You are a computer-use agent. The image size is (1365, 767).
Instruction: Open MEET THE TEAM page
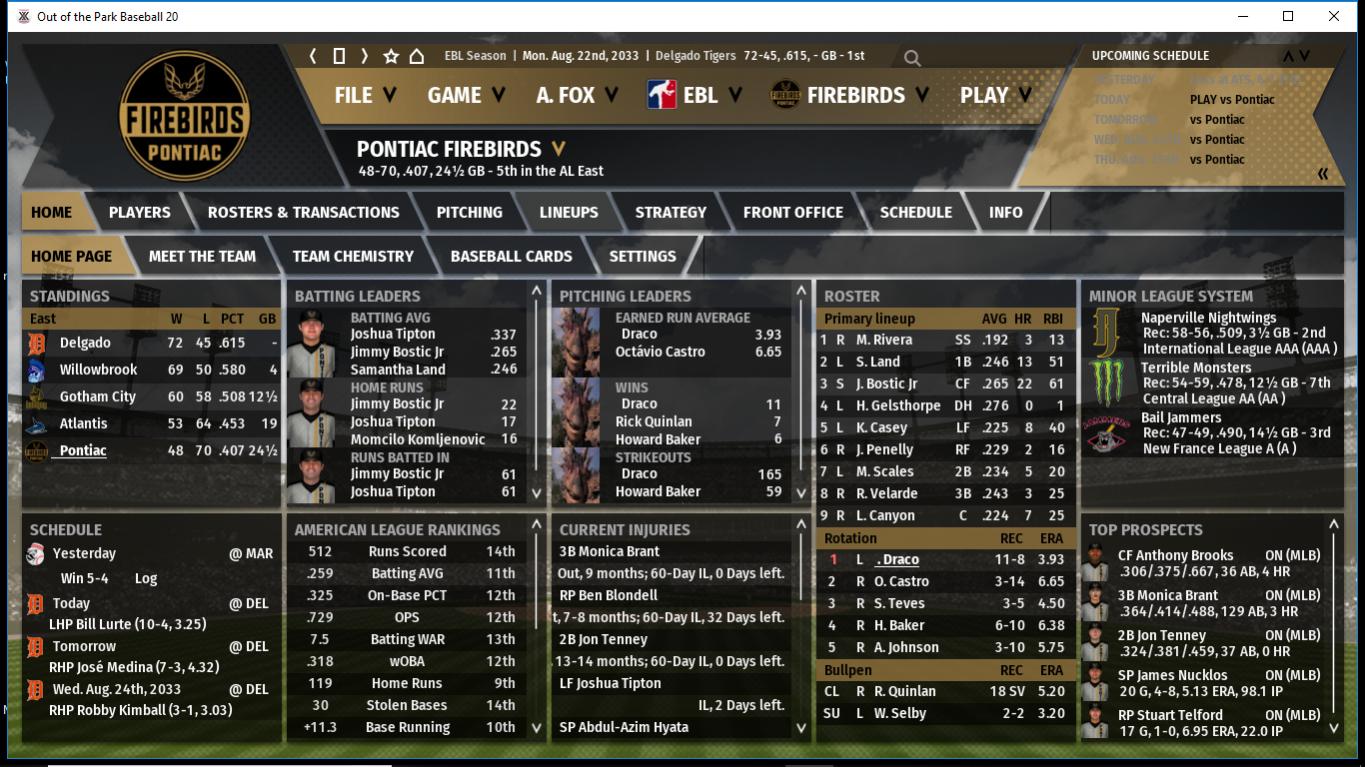click(x=202, y=256)
